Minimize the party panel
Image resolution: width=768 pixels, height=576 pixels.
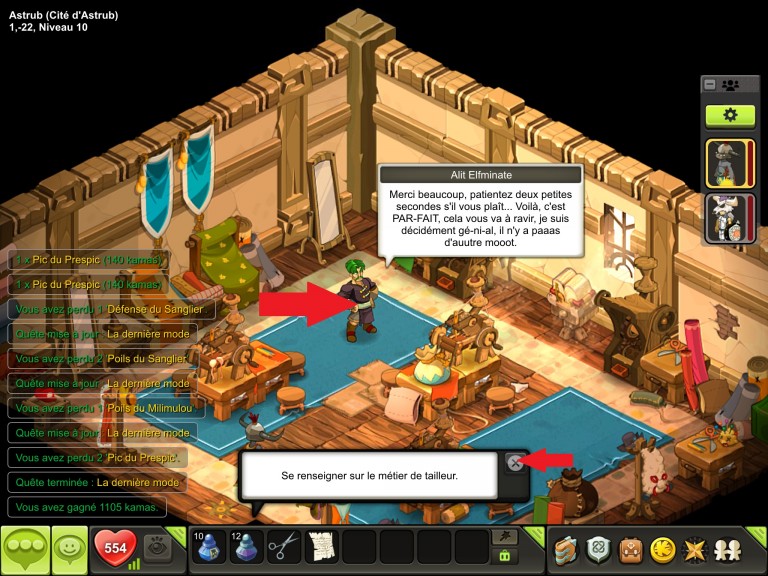coord(710,85)
